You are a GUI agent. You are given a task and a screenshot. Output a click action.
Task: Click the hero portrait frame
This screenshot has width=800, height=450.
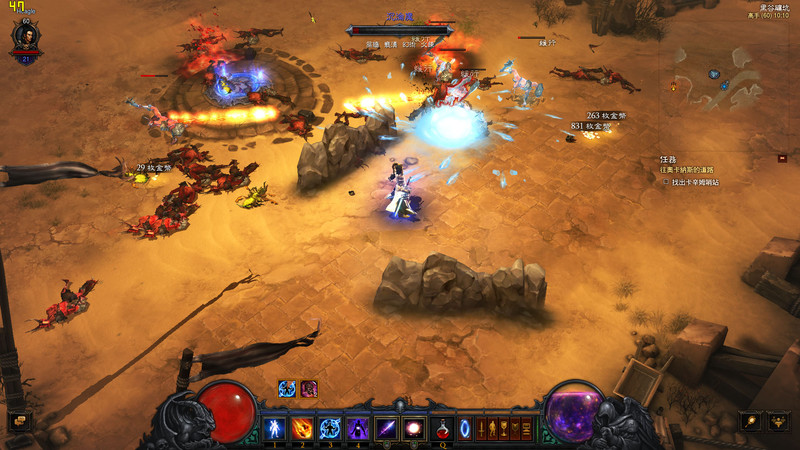coord(25,38)
